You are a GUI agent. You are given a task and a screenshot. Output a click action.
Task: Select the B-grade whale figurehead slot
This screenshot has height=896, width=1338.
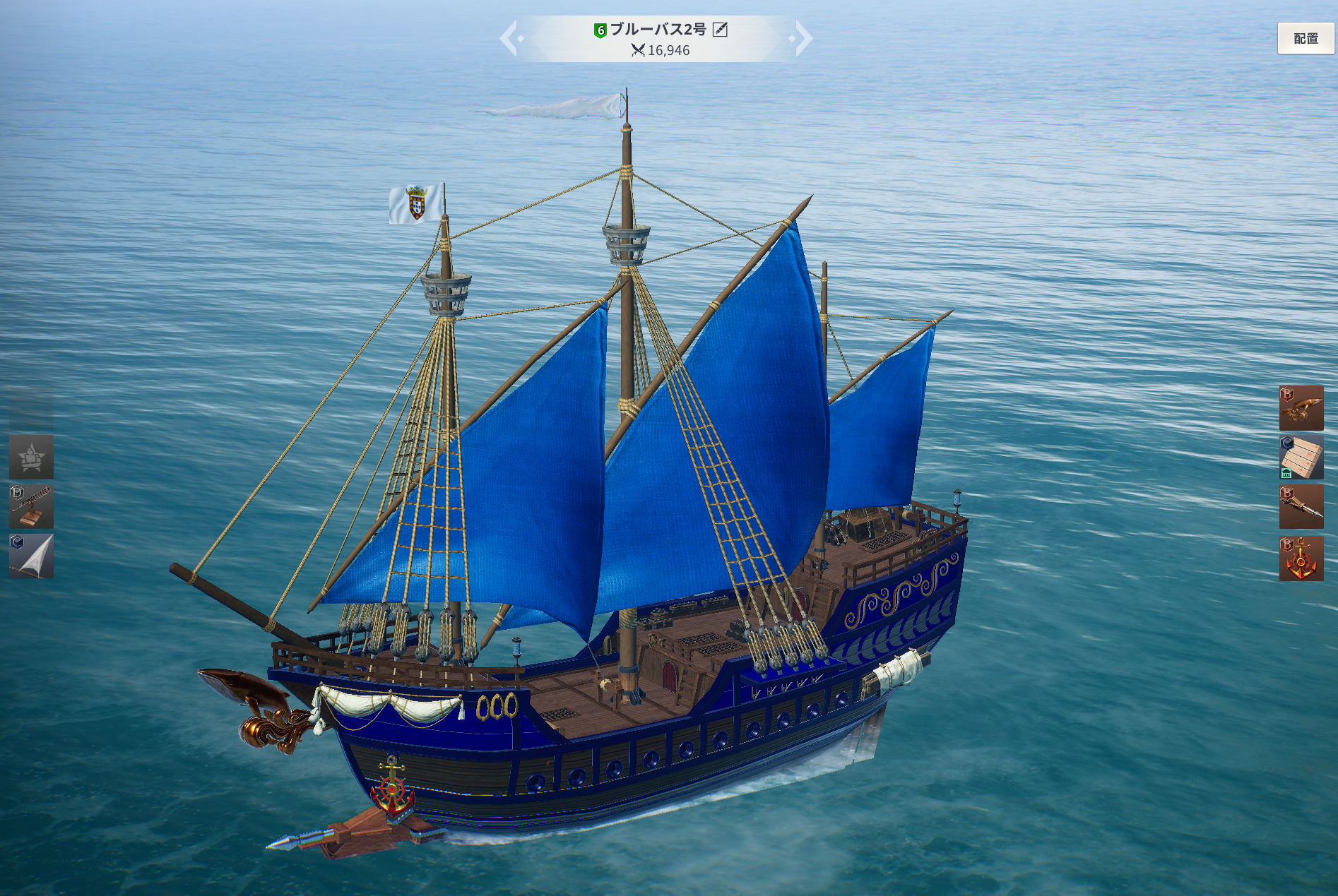(x=1301, y=407)
